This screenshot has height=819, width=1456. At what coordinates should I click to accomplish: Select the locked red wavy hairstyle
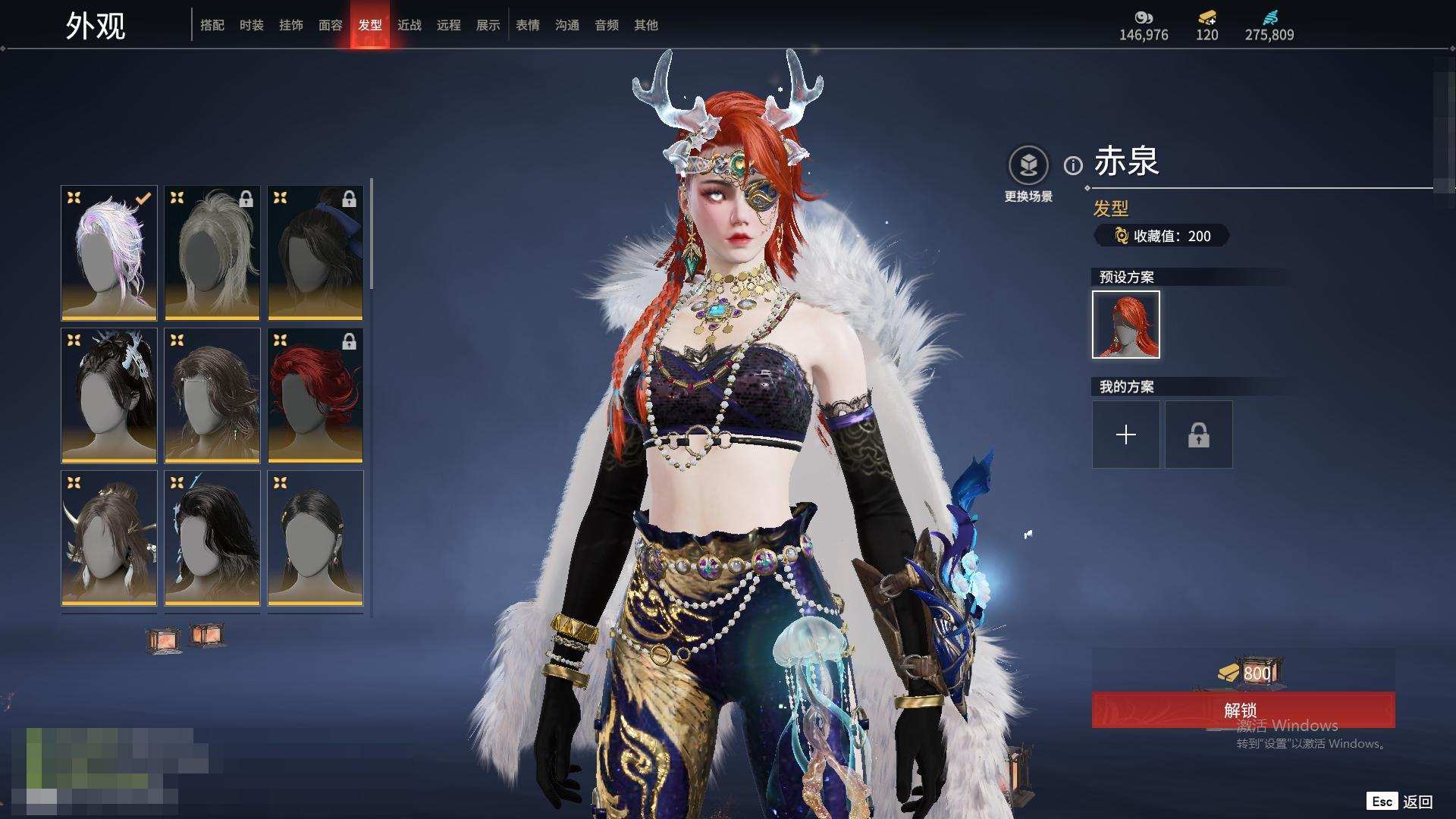tap(315, 395)
